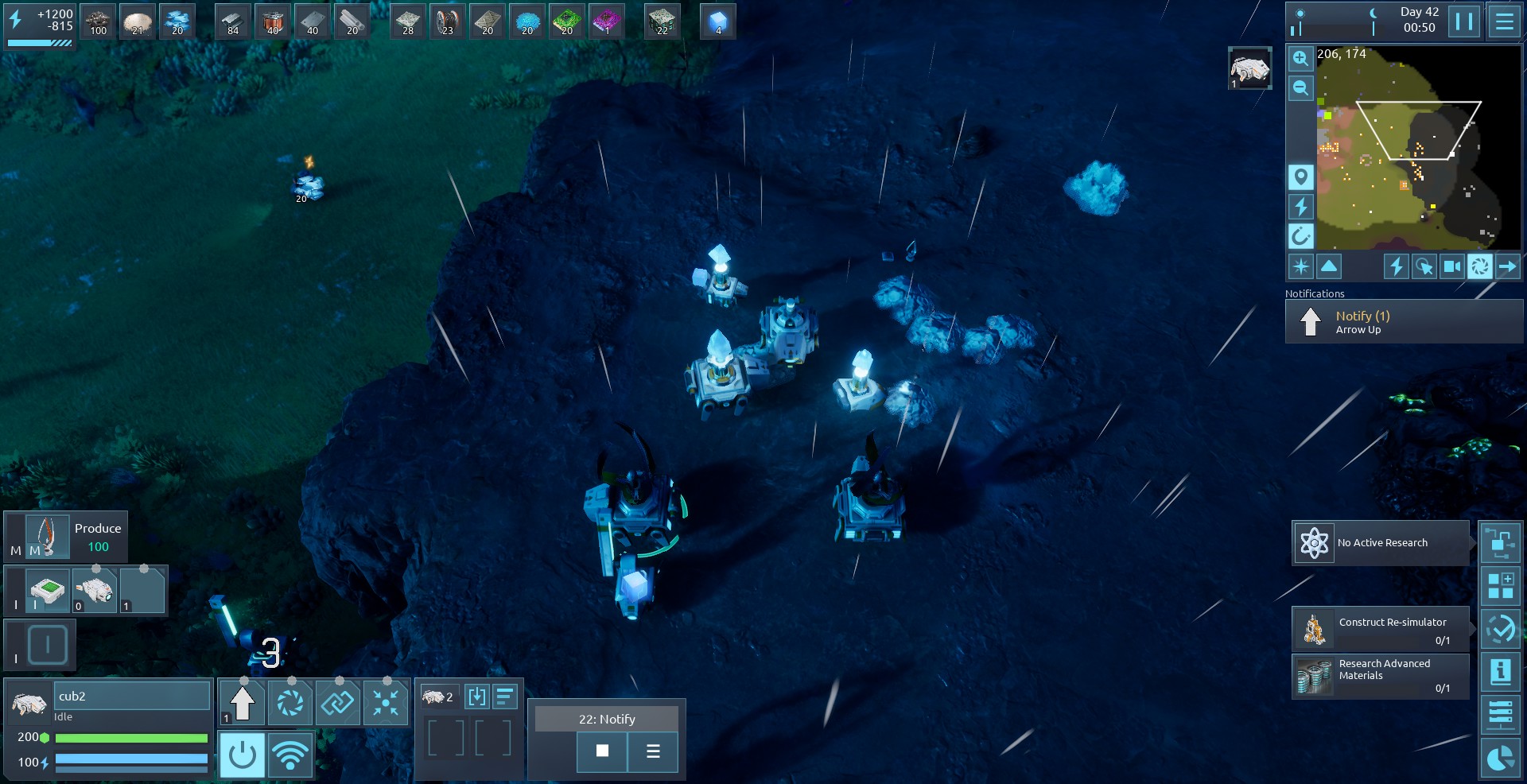Toggle the magnet button beside the minimap
The image size is (1527, 784).
coord(1300,236)
